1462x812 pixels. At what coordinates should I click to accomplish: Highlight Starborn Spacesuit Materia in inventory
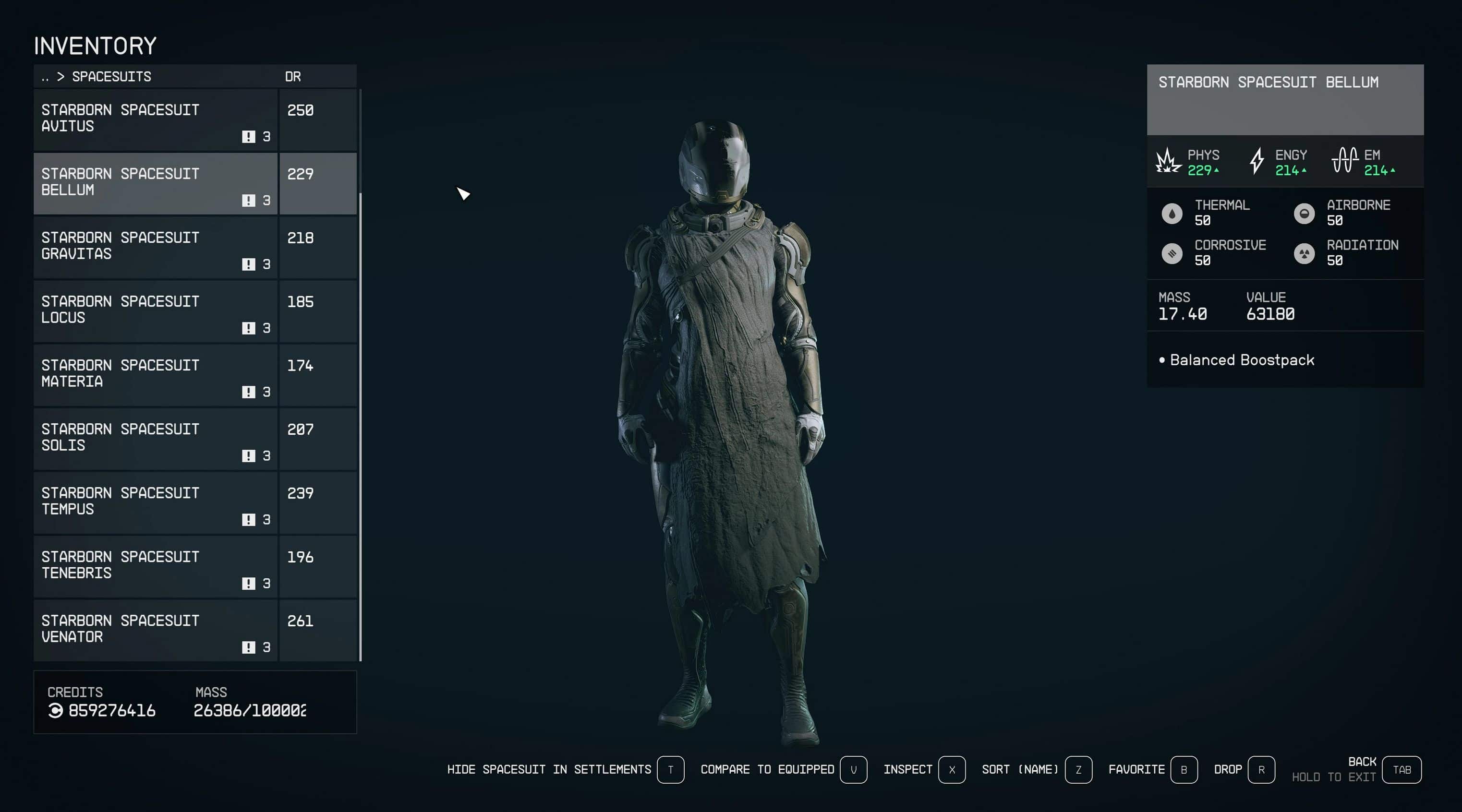tap(155, 375)
